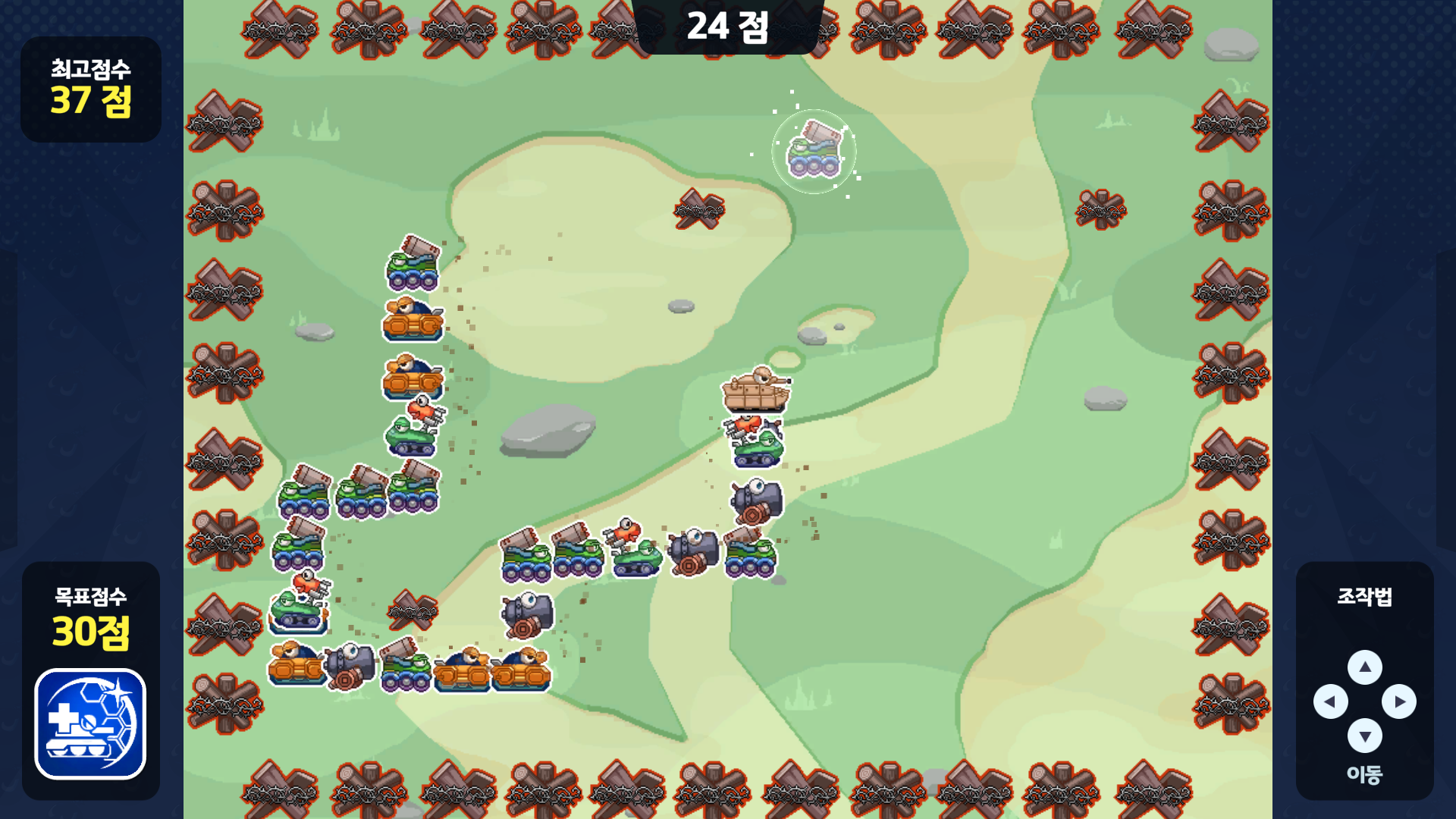Viewport: 1456px width, 819px height.
Task: Activate the blue tank repair shield icon
Action: pyautogui.click(x=90, y=723)
